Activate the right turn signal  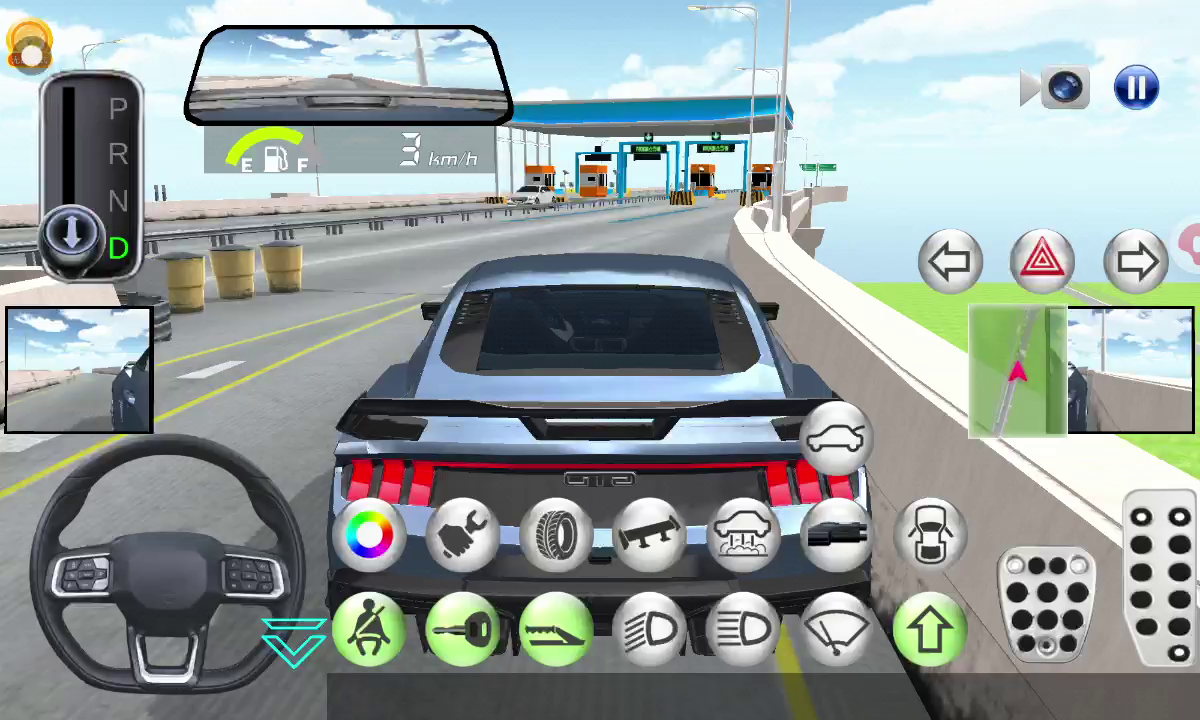(1135, 262)
